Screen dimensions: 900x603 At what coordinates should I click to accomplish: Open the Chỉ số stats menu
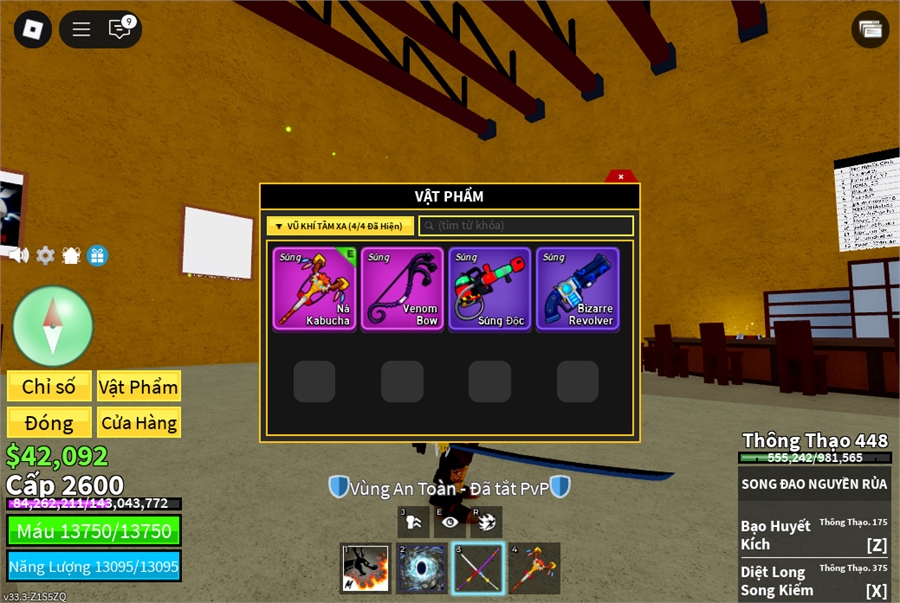click(49, 387)
